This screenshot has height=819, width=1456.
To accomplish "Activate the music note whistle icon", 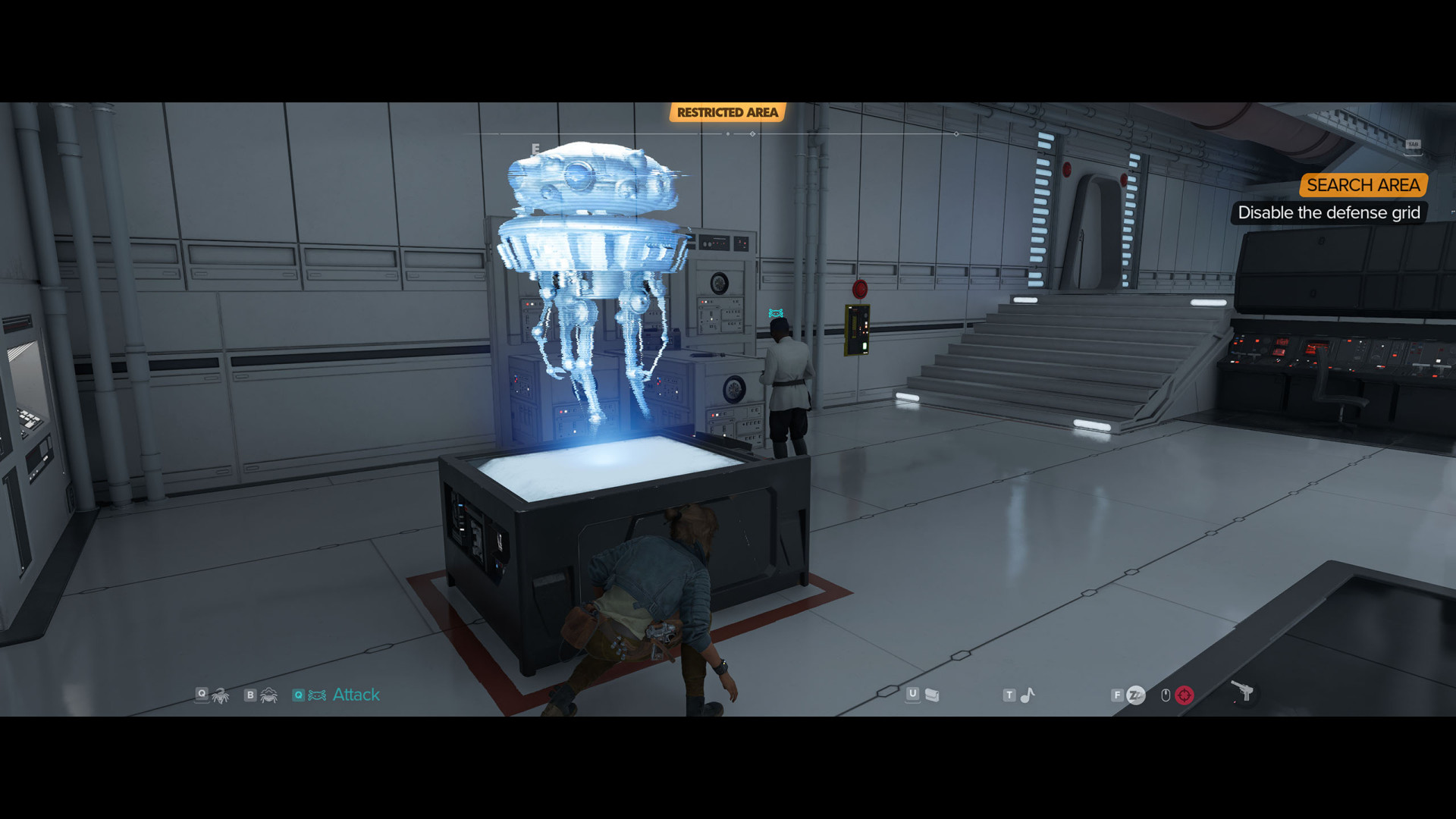I will [1028, 695].
